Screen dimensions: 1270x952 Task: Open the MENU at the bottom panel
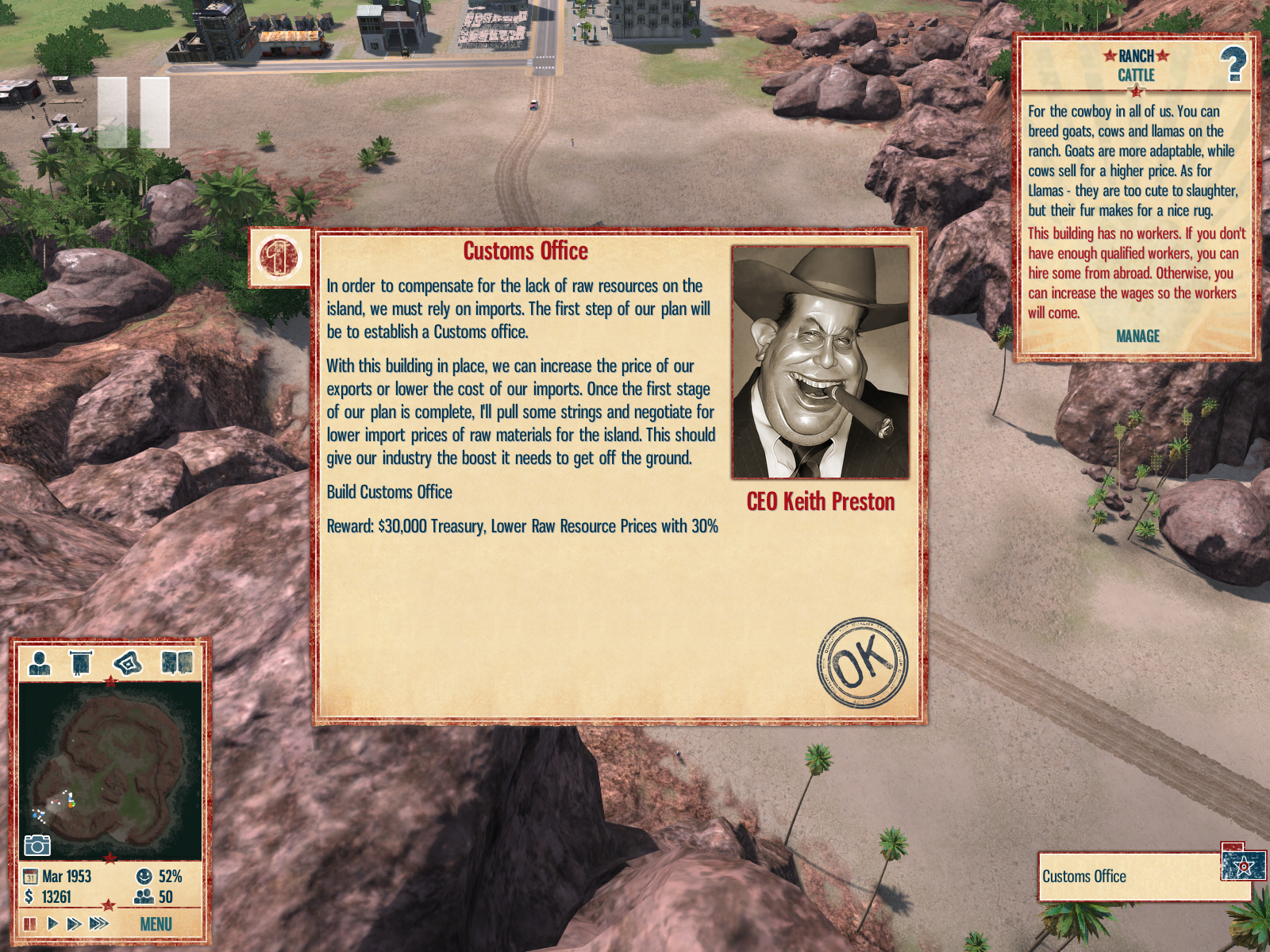[x=156, y=924]
